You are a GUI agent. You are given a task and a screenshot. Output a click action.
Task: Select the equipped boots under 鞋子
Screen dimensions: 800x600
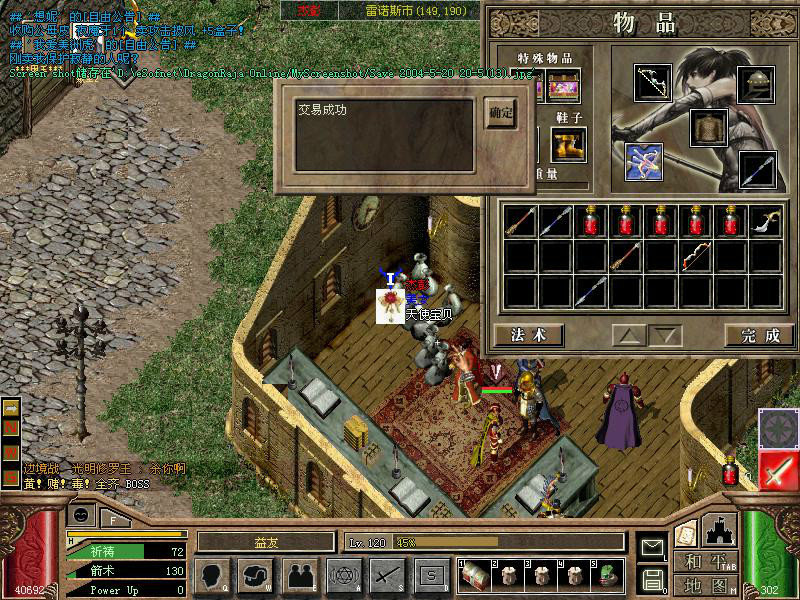coord(567,145)
